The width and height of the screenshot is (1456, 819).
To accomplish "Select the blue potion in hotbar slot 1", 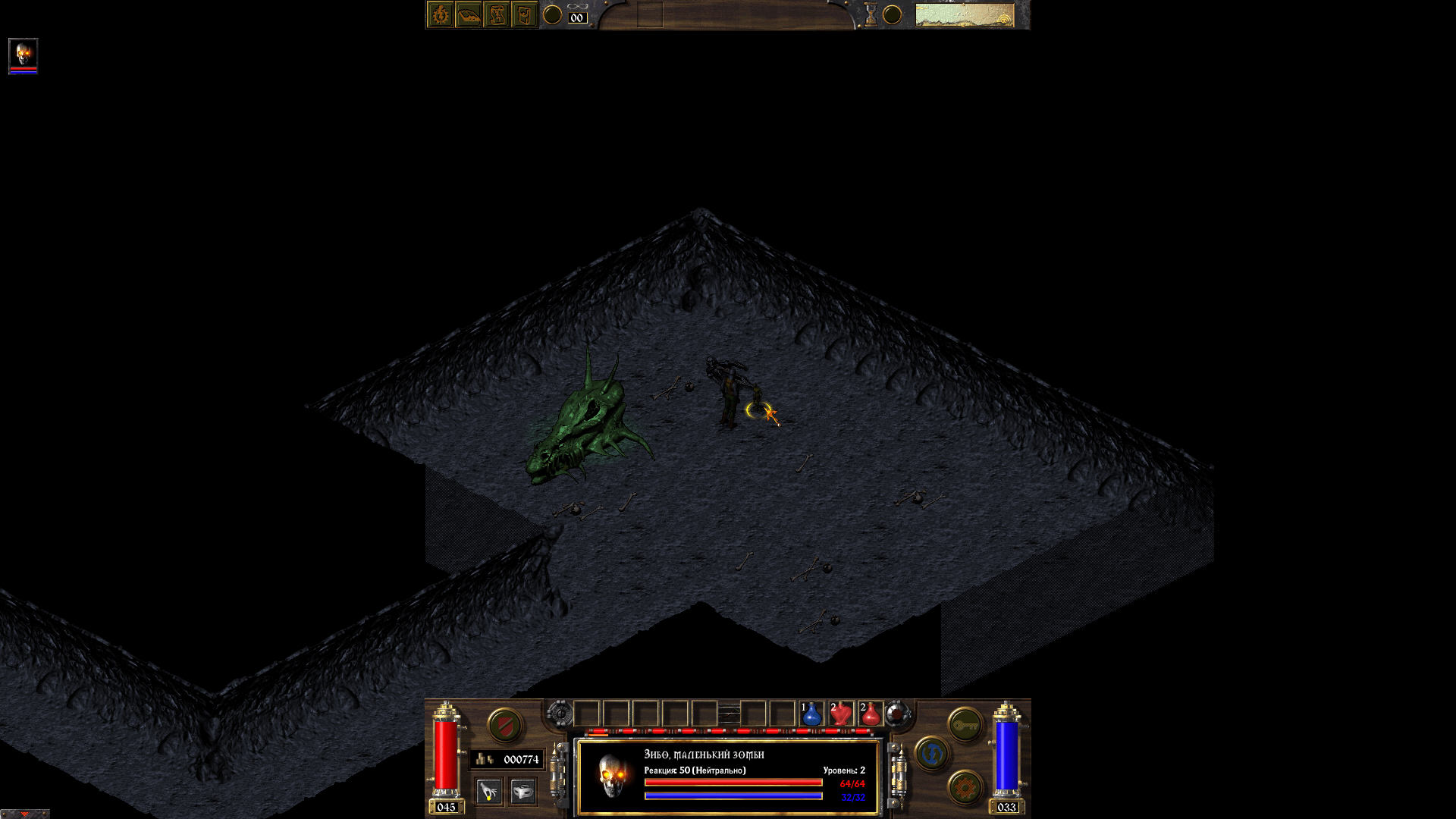I will (811, 715).
